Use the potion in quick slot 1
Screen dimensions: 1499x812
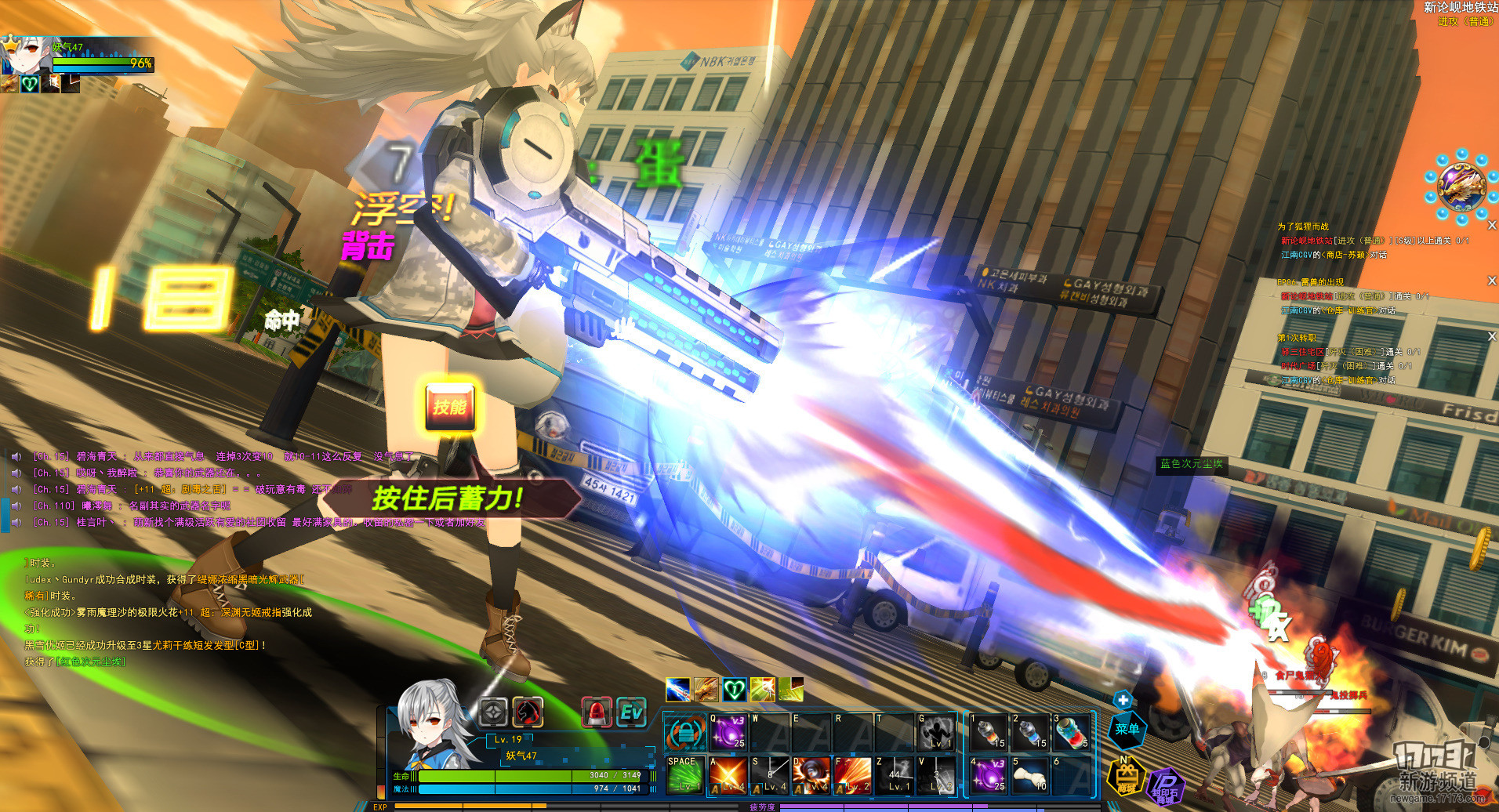989,732
